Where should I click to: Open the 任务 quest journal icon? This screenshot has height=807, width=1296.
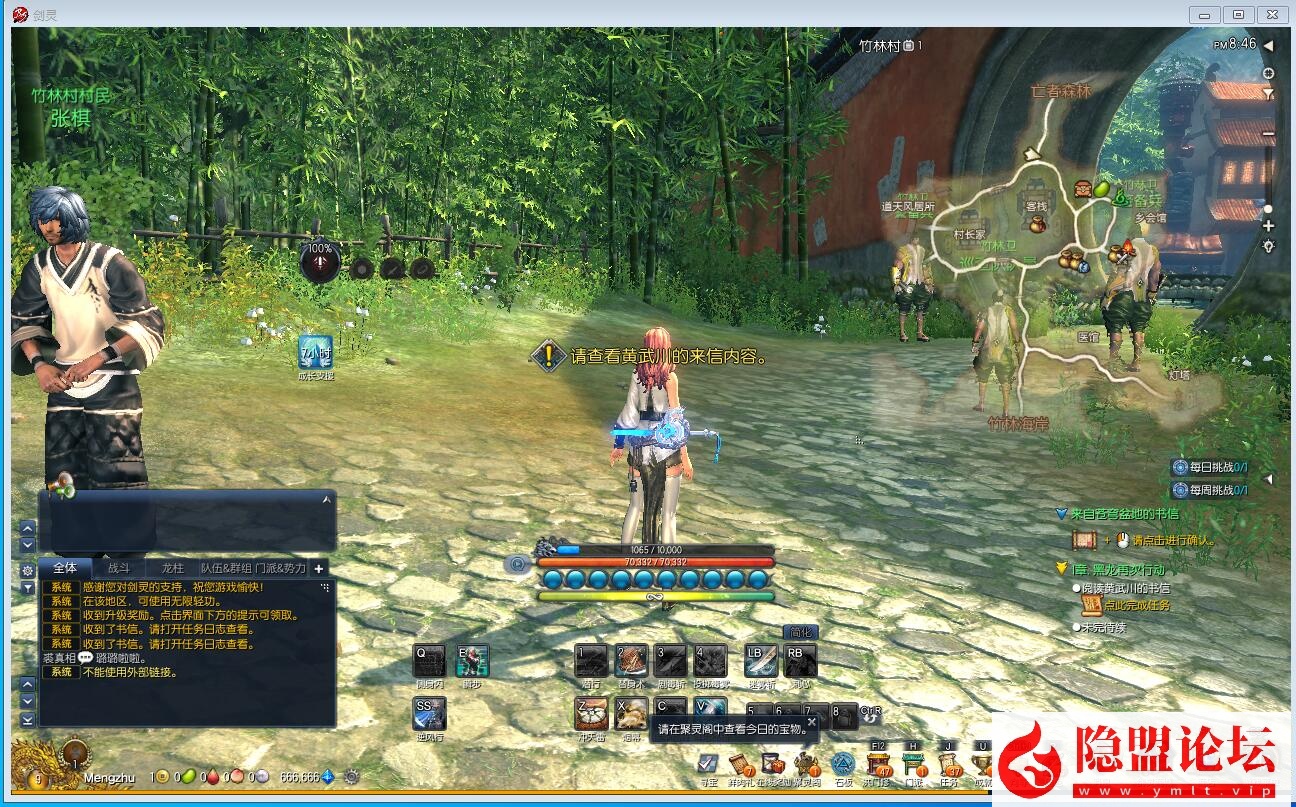pyautogui.click(x=949, y=766)
